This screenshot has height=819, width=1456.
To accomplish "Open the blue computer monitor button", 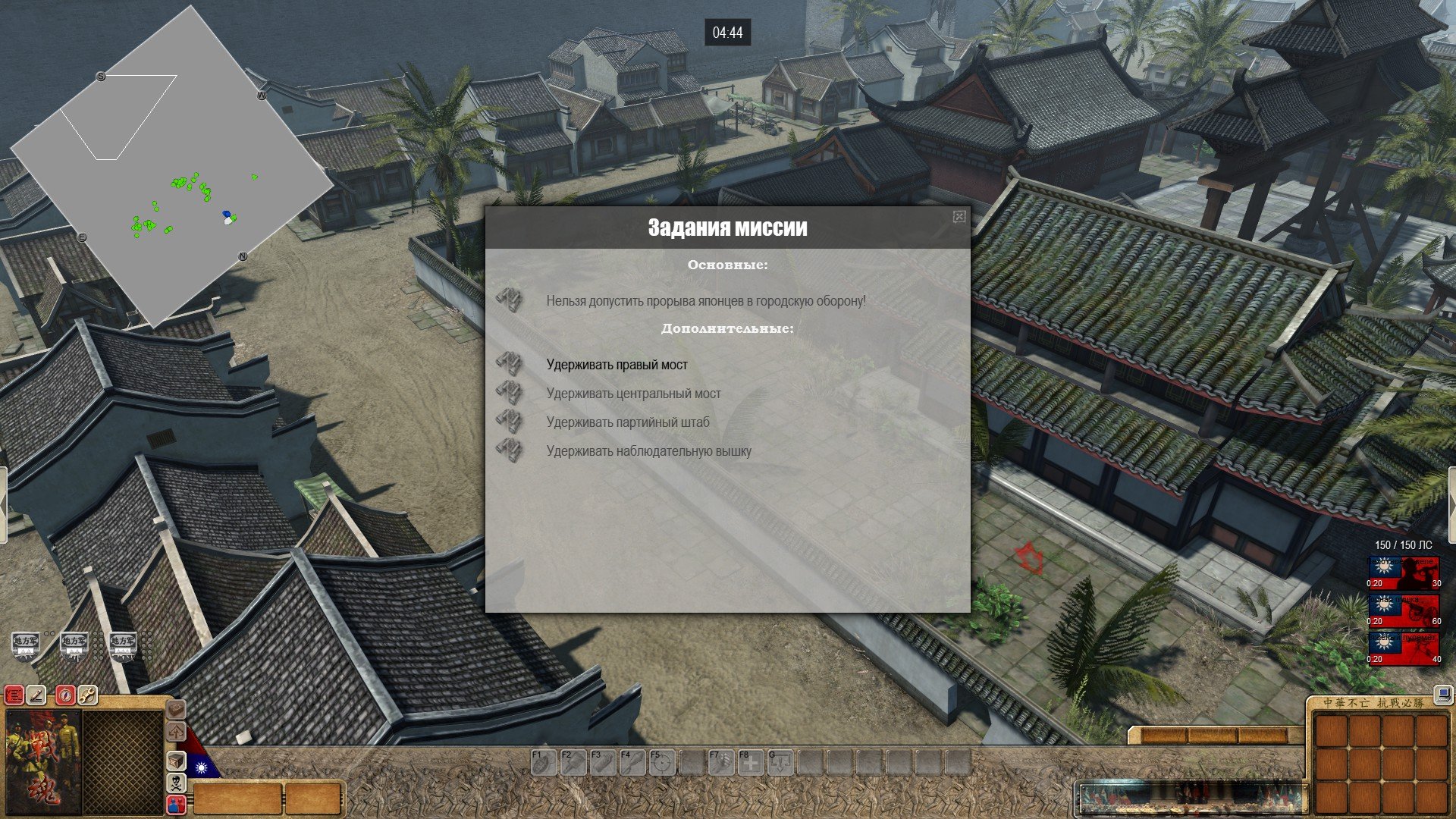I will pyautogui.click(x=1442, y=693).
